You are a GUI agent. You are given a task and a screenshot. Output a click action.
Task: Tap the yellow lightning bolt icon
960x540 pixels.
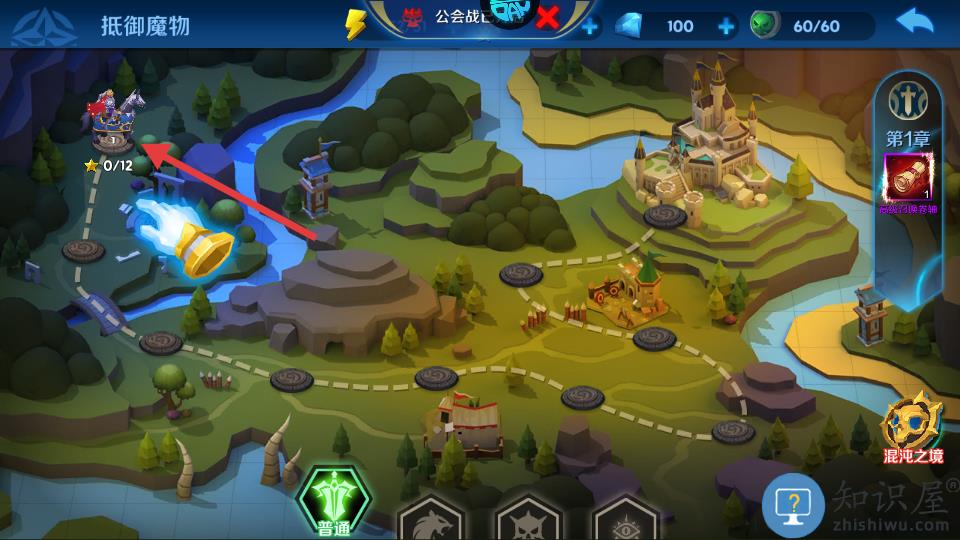click(356, 24)
